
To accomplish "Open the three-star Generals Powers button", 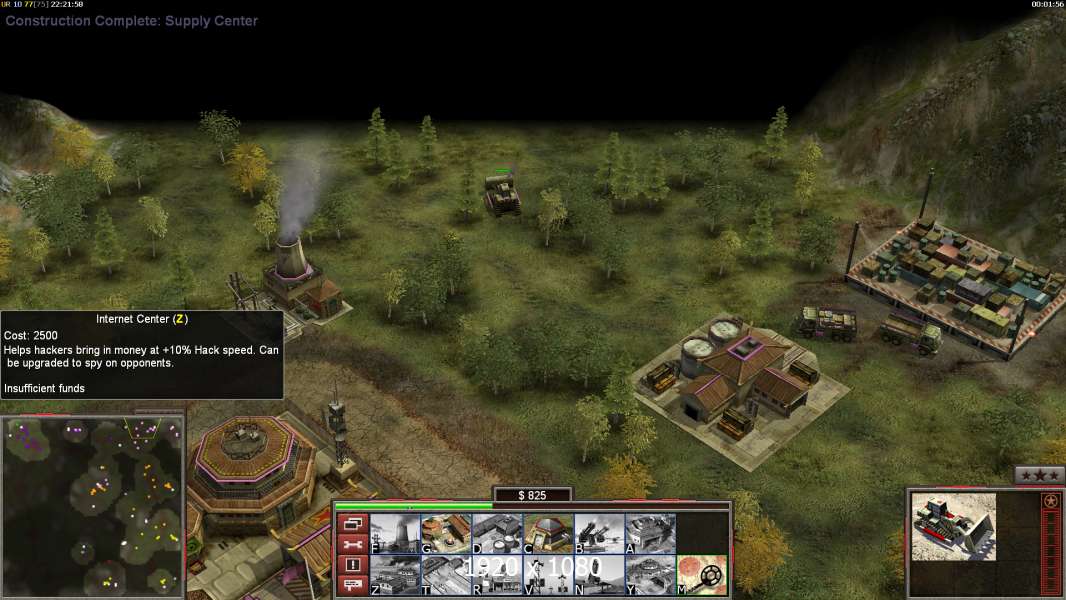I will pyautogui.click(x=1039, y=475).
